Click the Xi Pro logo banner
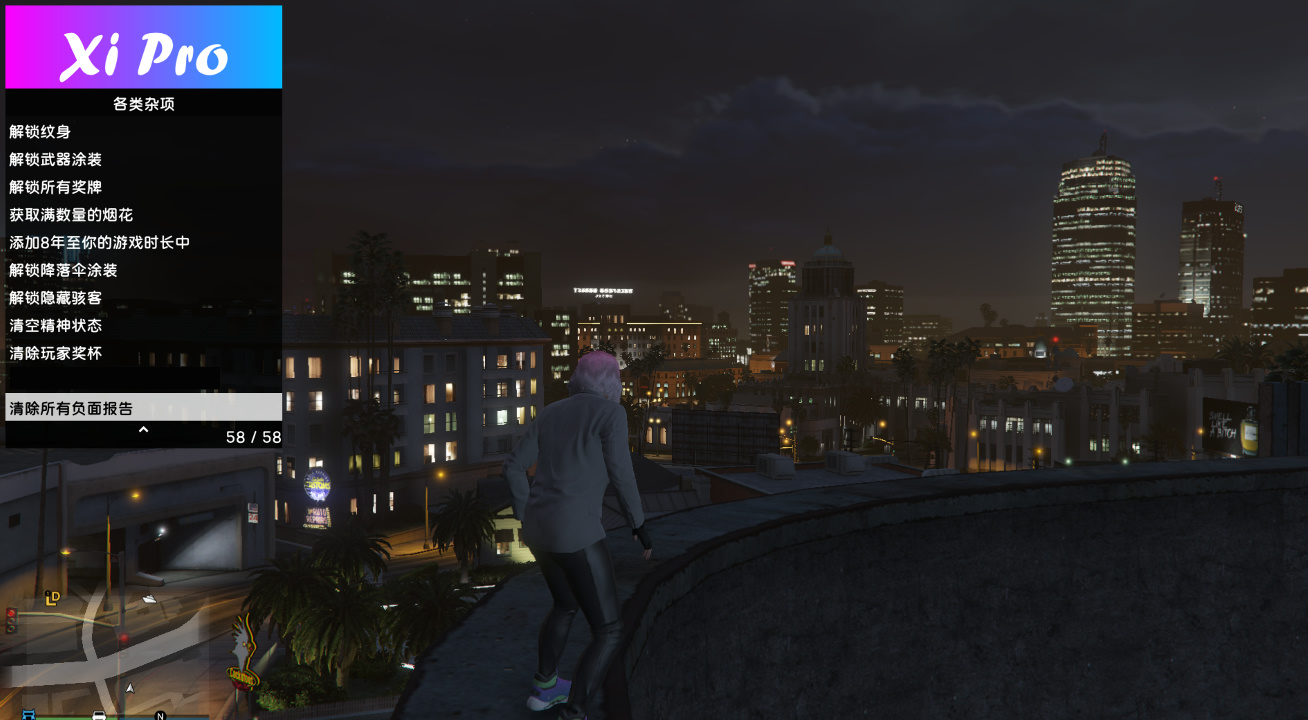The height and width of the screenshot is (720, 1308). coord(143,45)
